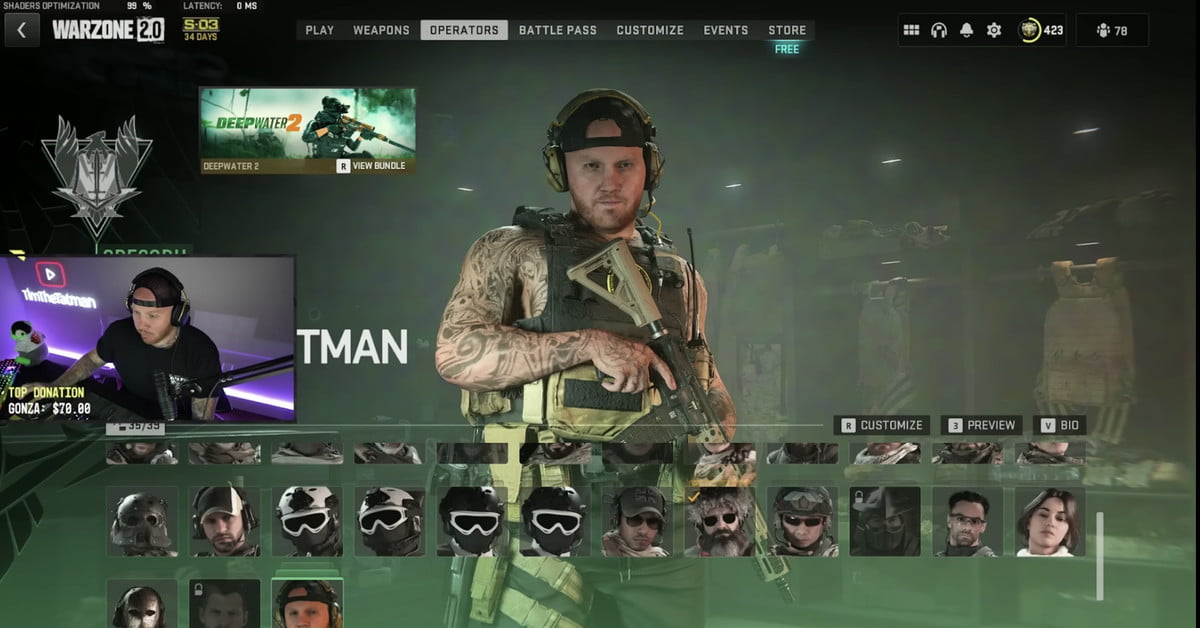Open the Events tab

(x=726, y=30)
